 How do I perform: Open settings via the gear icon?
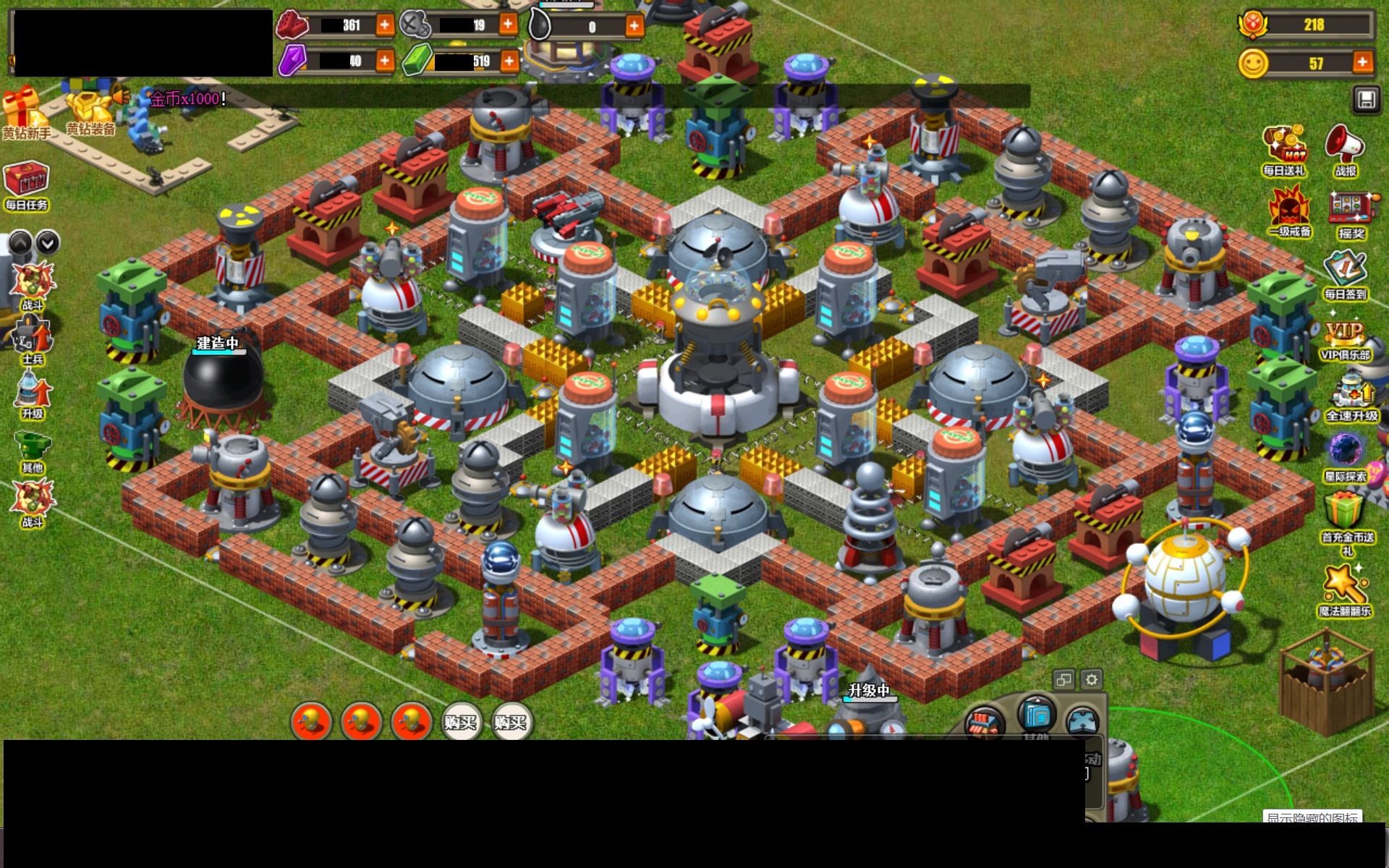1091,679
